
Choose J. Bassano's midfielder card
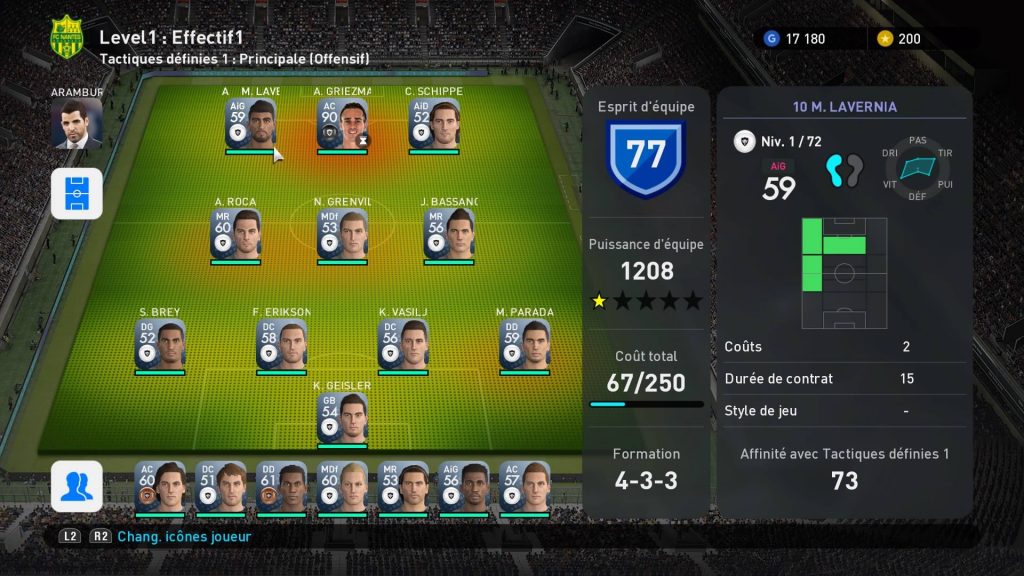tap(449, 234)
